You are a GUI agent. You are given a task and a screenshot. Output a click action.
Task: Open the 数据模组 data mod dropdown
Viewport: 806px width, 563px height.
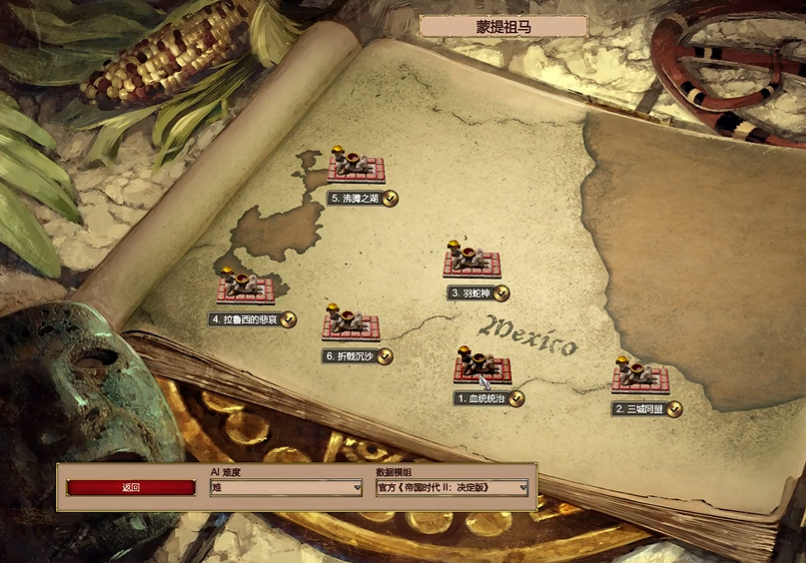452,488
